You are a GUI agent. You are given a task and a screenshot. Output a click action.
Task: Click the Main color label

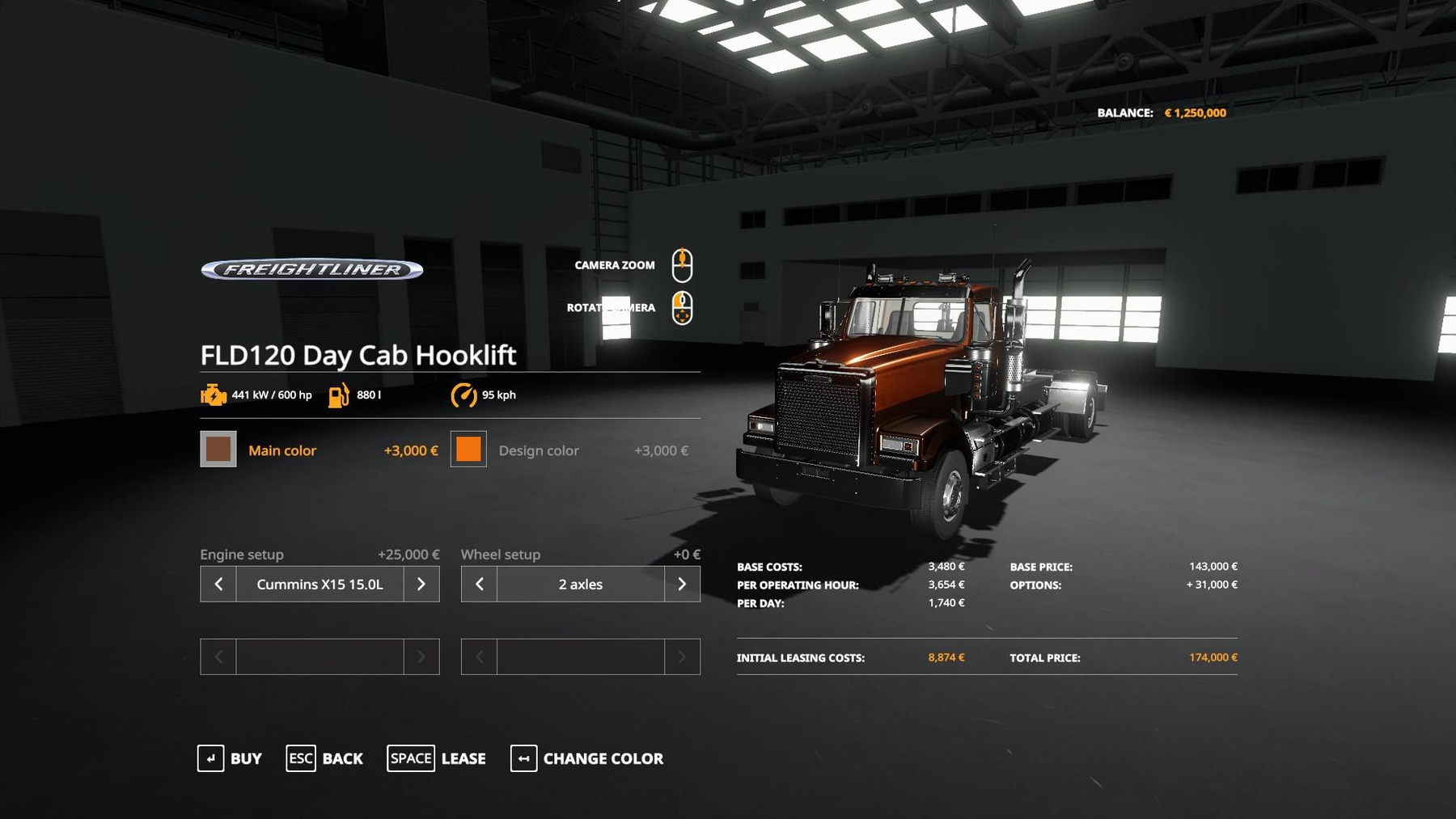click(282, 450)
